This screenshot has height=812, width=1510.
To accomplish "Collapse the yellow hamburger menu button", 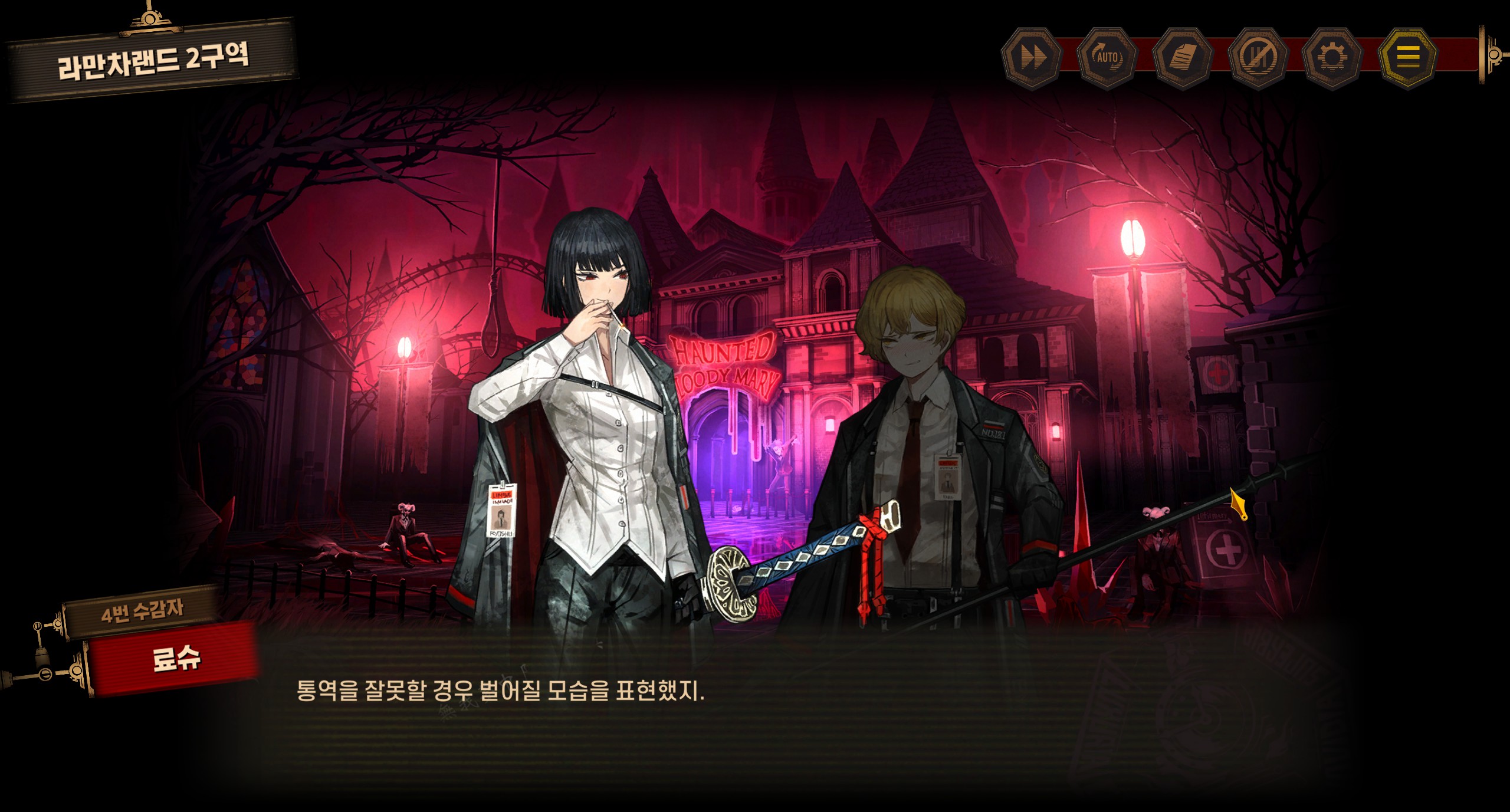I will coord(1407,57).
